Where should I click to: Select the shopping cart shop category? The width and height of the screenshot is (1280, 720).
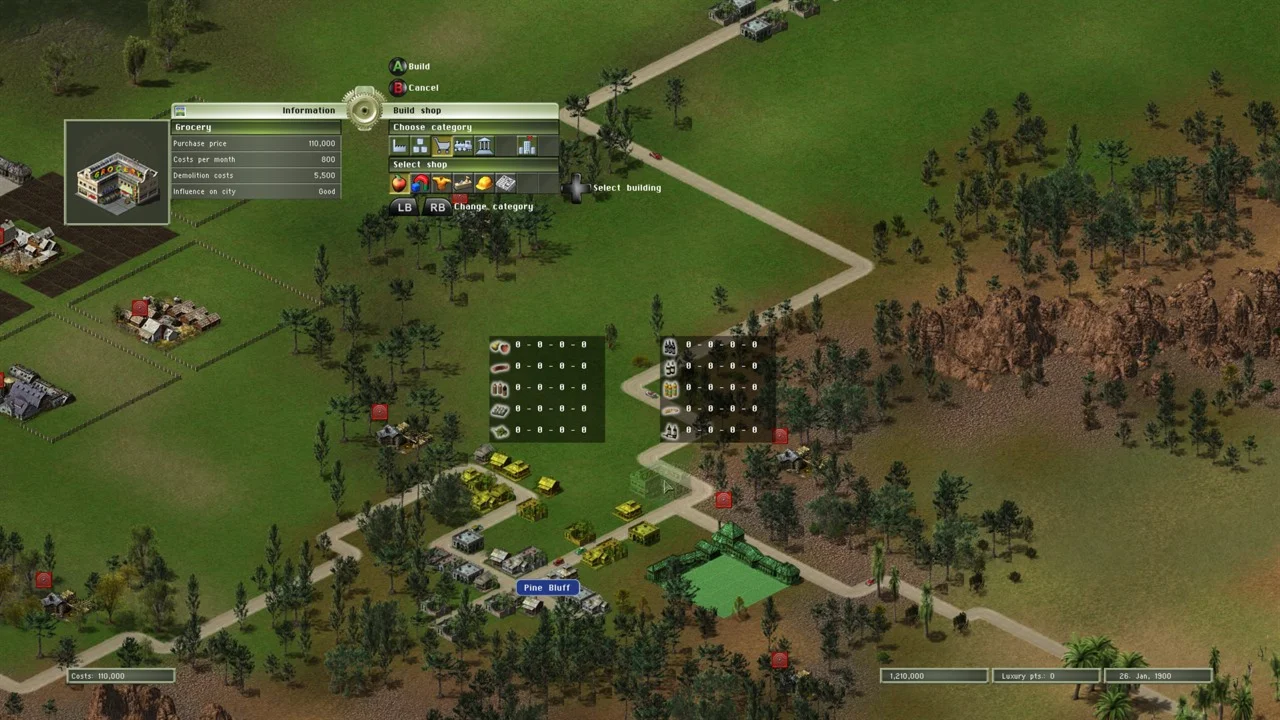[442, 147]
